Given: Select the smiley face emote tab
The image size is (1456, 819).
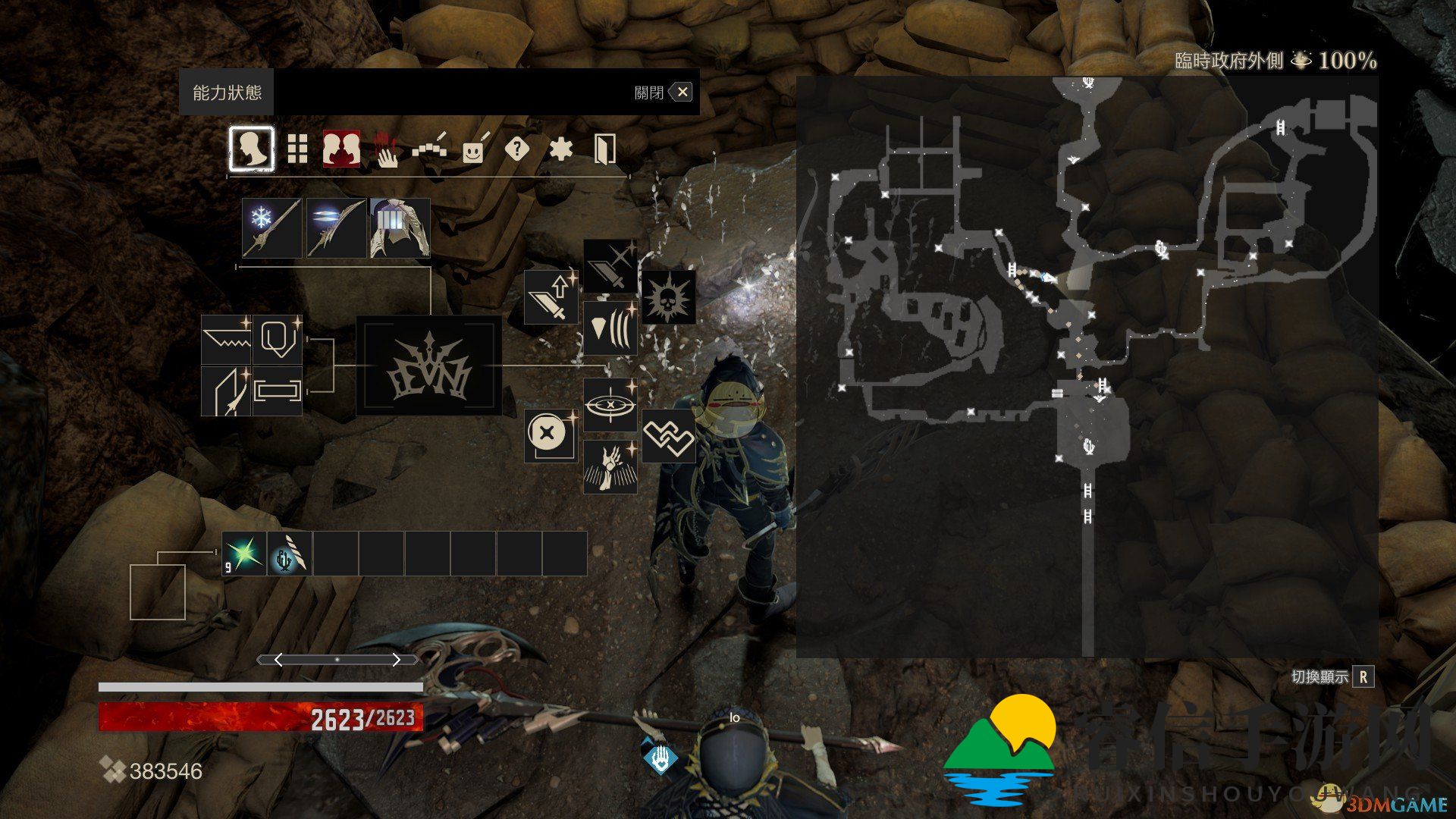Looking at the screenshot, I should [x=474, y=149].
